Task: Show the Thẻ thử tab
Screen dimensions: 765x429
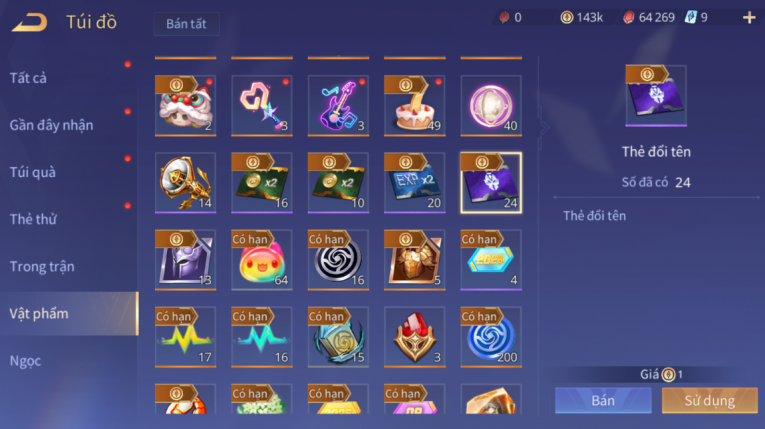Action: point(34,219)
